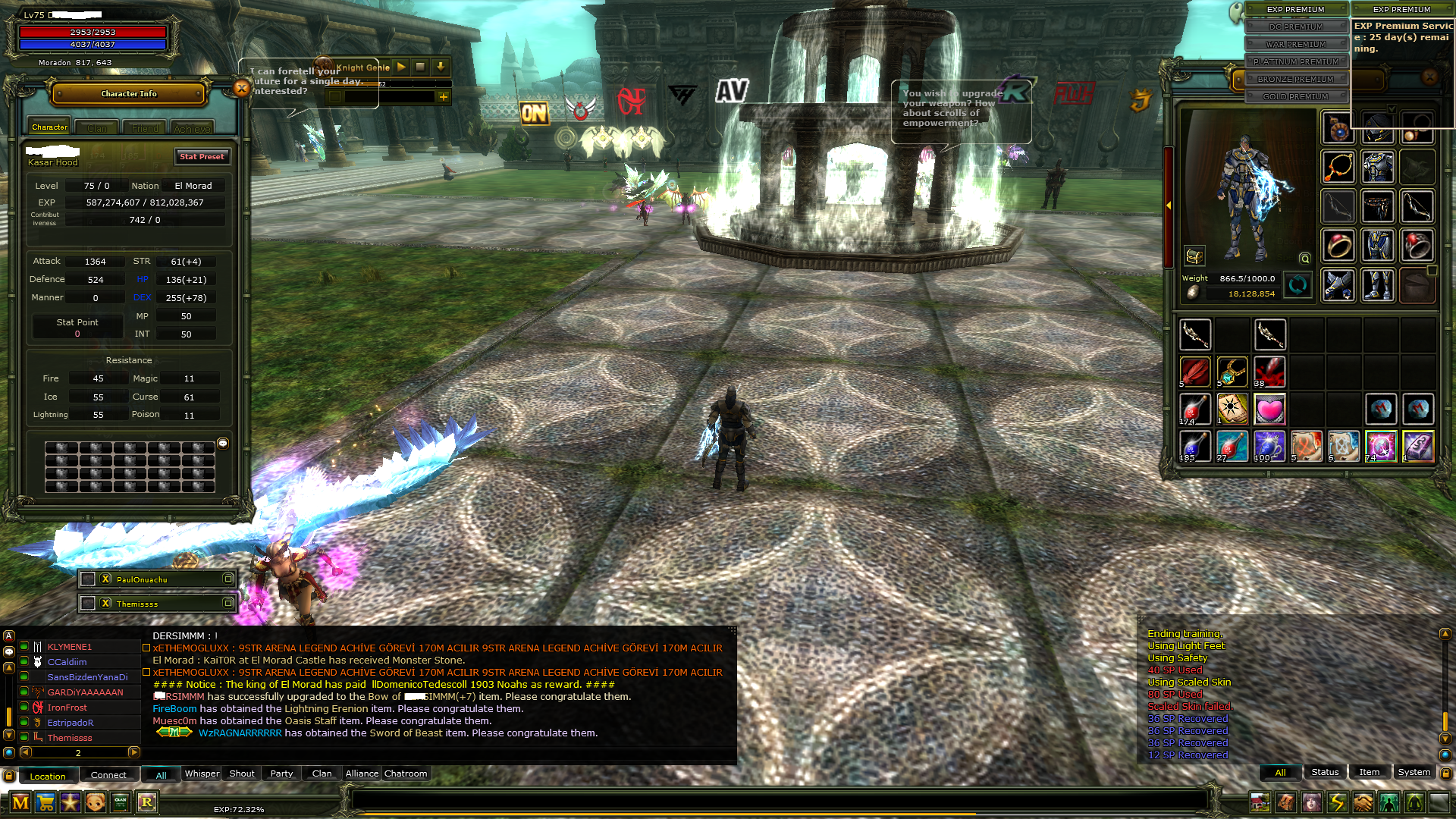
Task: Start the Knight Genie with the play button
Action: point(401,67)
